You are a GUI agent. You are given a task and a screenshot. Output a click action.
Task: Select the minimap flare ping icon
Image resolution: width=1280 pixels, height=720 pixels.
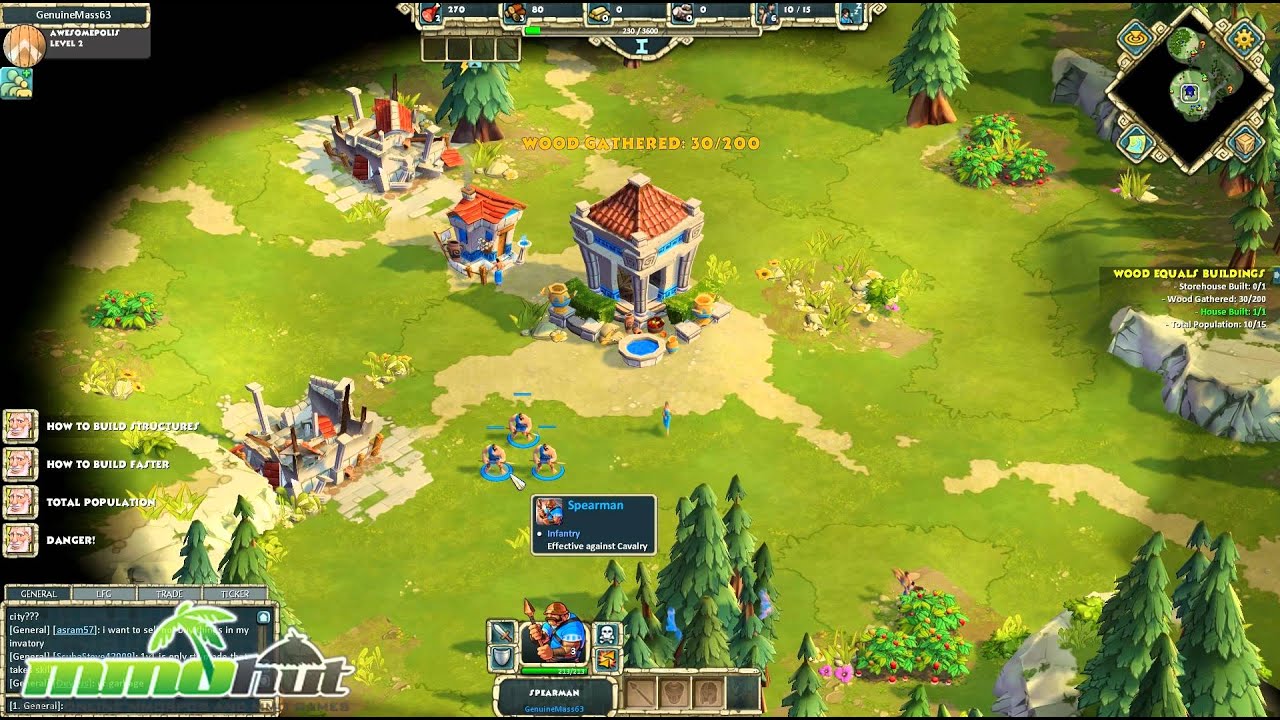[x=1135, y=37]
